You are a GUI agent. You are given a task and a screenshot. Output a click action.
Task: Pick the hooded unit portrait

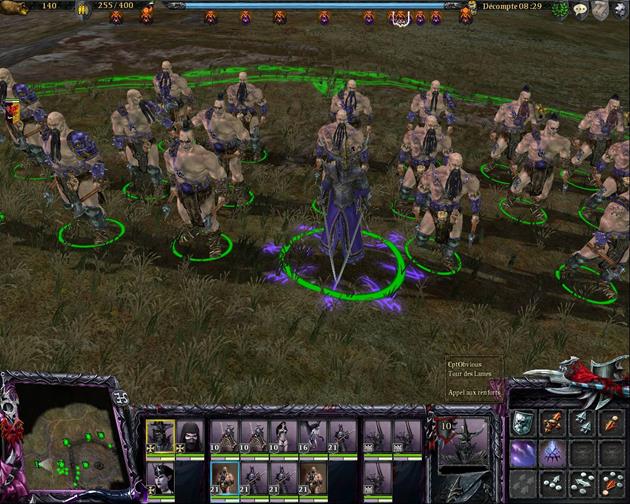pyautogui.click(x=189, y=434)
